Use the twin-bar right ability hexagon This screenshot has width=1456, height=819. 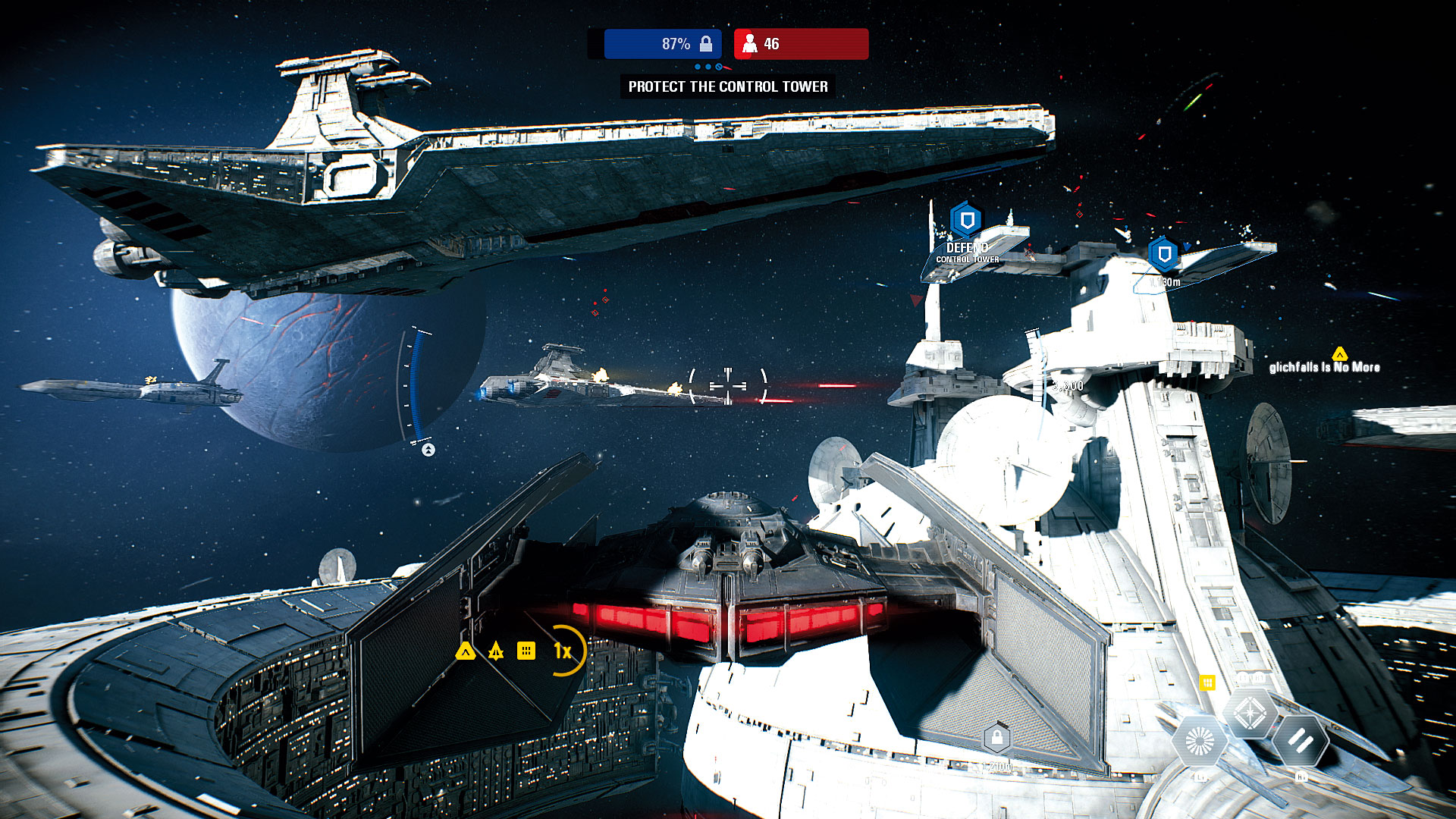[x=1300, y=741]
